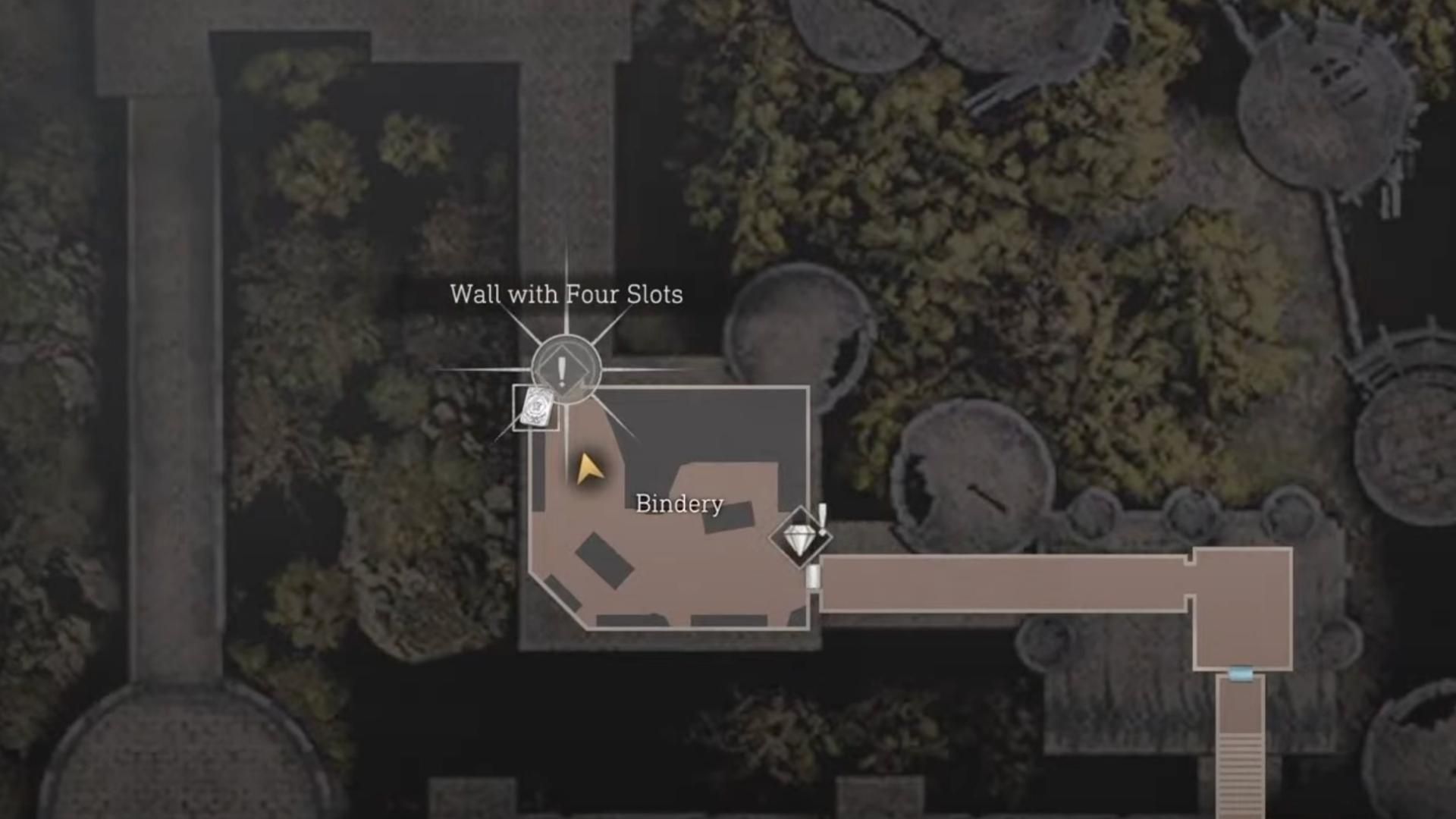Select the Bindery map label
1456x819 pixels.
679,504
